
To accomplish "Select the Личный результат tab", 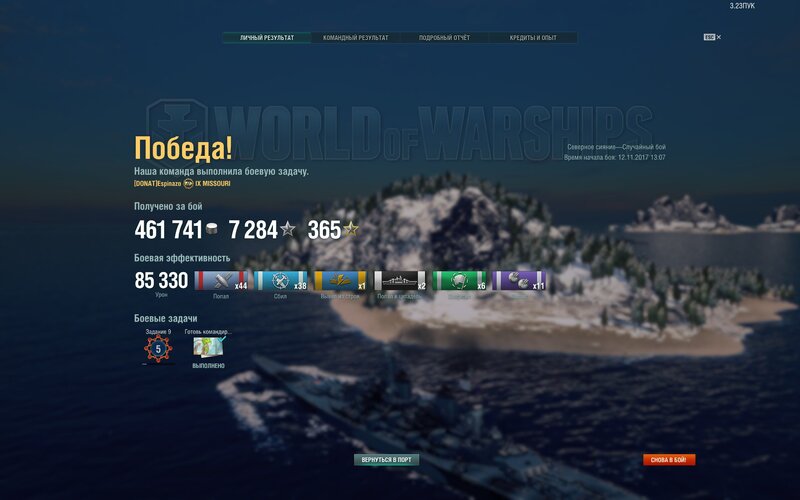I will [267, 38].
